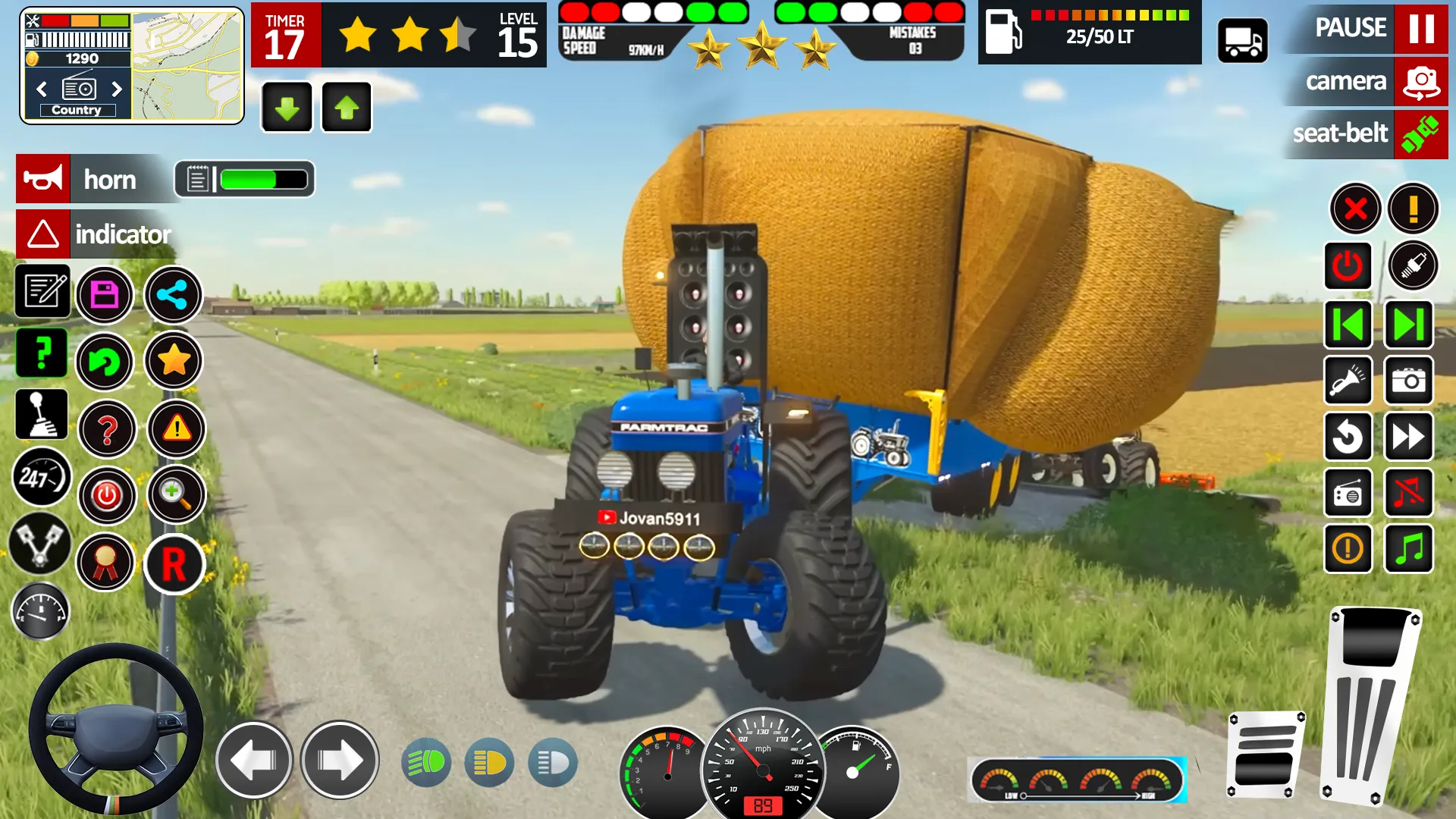
Task: Collapse the radio station list with left chevron
Action: tap(40, 89)
